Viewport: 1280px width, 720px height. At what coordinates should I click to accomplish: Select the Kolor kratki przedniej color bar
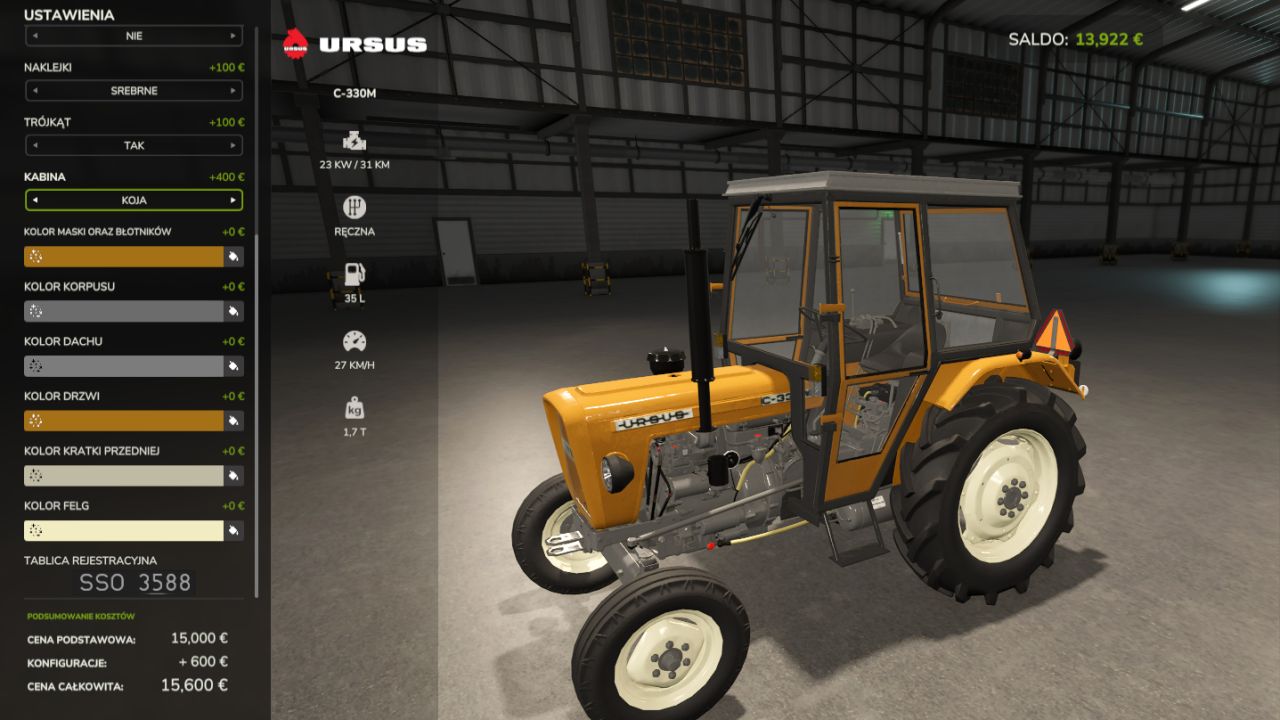(124, 476)
